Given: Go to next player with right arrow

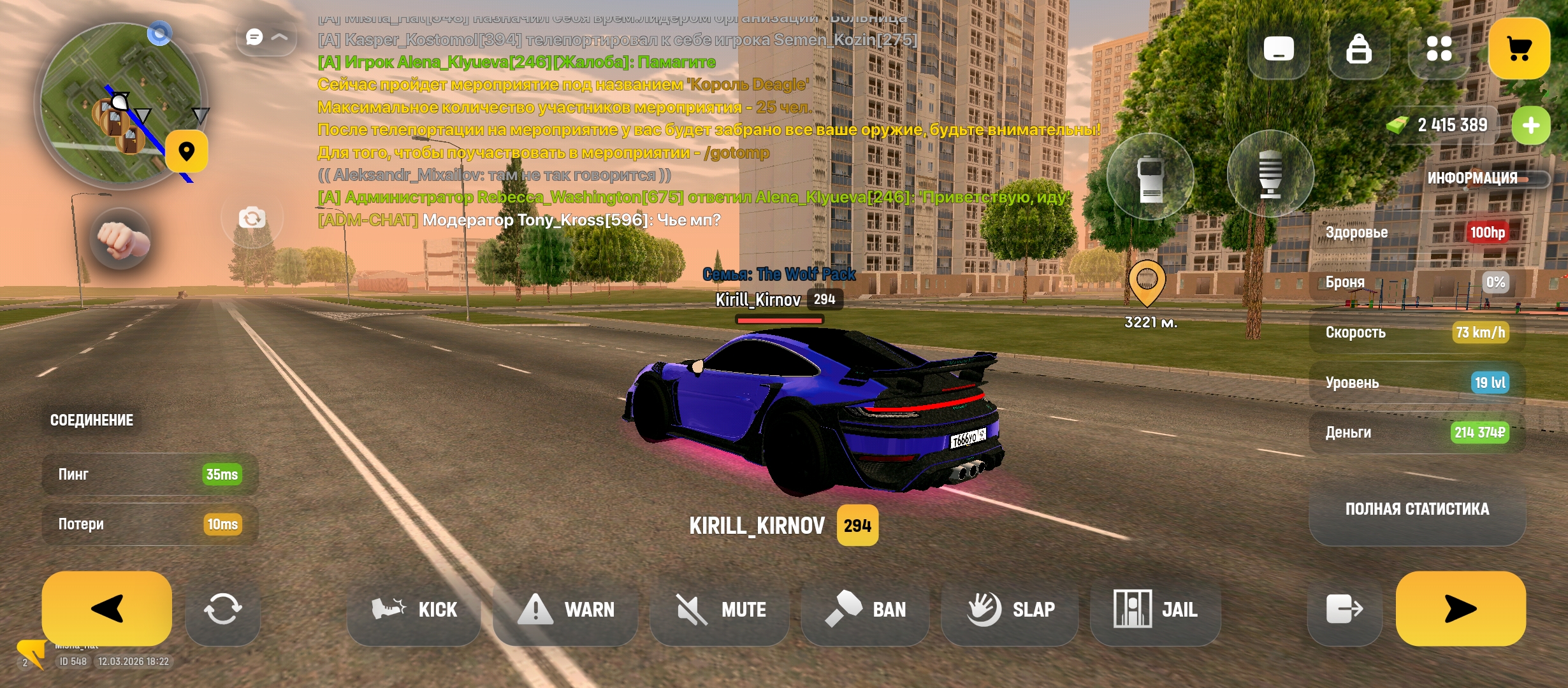Looking at the screenshot, I should (x=1460, y=608).
